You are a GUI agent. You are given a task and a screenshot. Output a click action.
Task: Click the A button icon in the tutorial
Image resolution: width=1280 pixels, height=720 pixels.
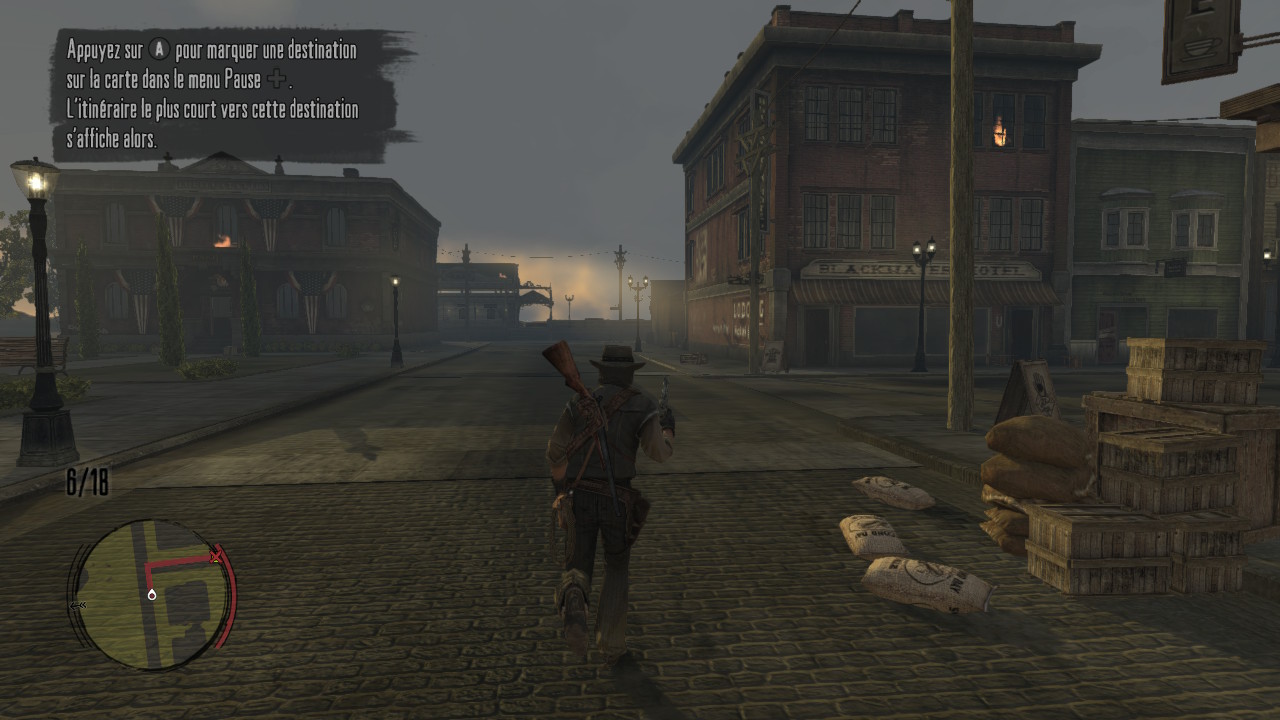click(160, 50)
